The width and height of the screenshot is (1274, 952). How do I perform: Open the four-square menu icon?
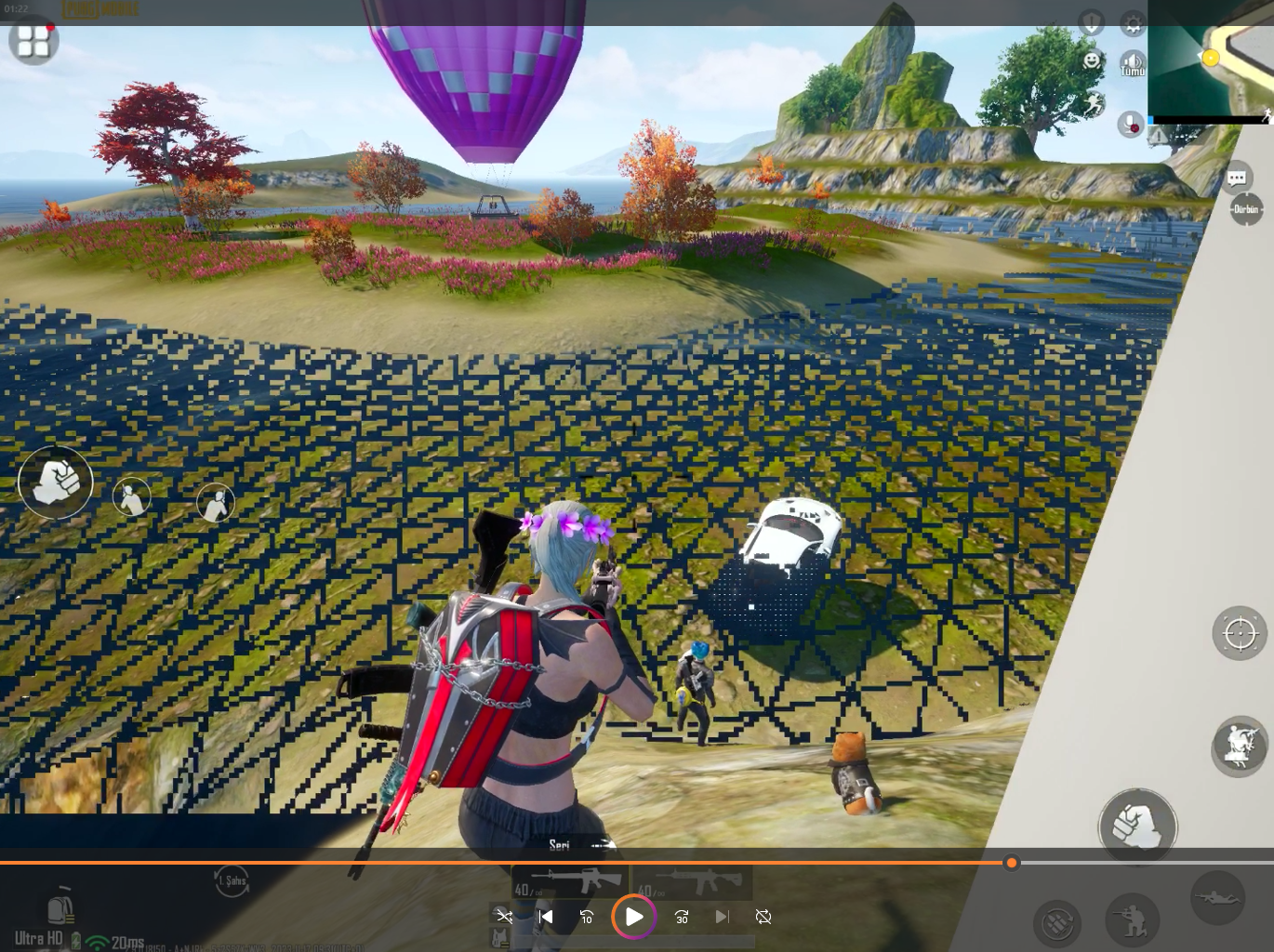pyautogui.click(x=33, y=41)
